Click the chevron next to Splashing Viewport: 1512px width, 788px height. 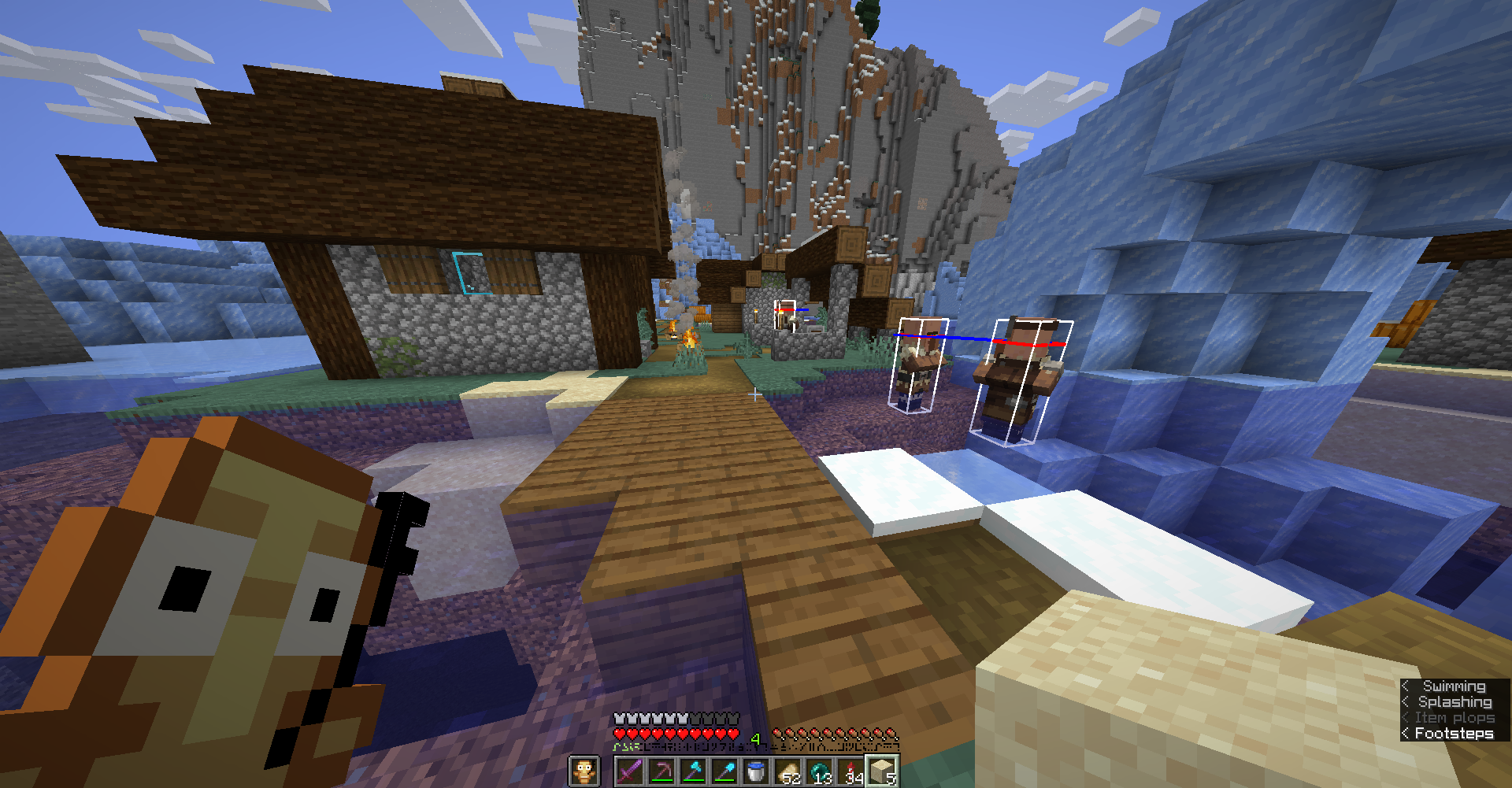pos(1406,702)
